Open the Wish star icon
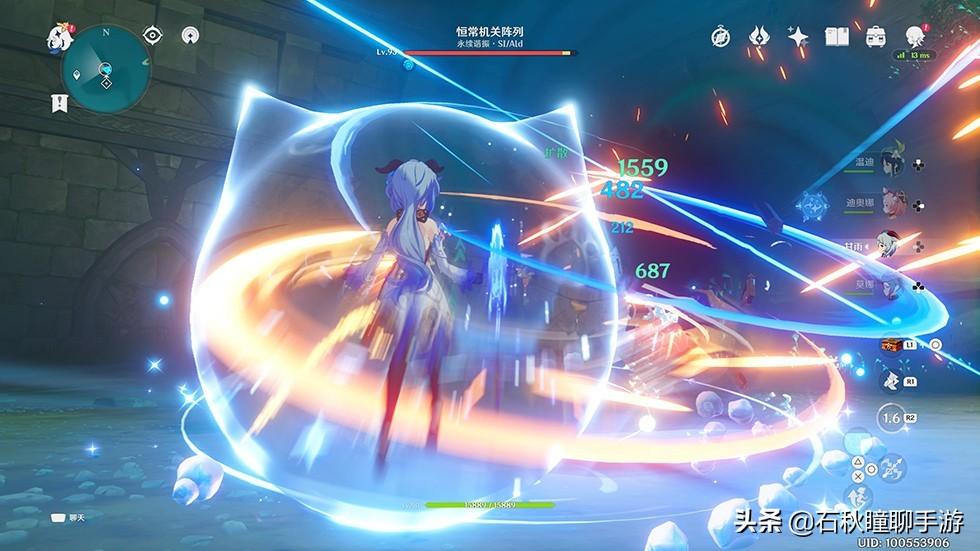 [x=798, y=36]
